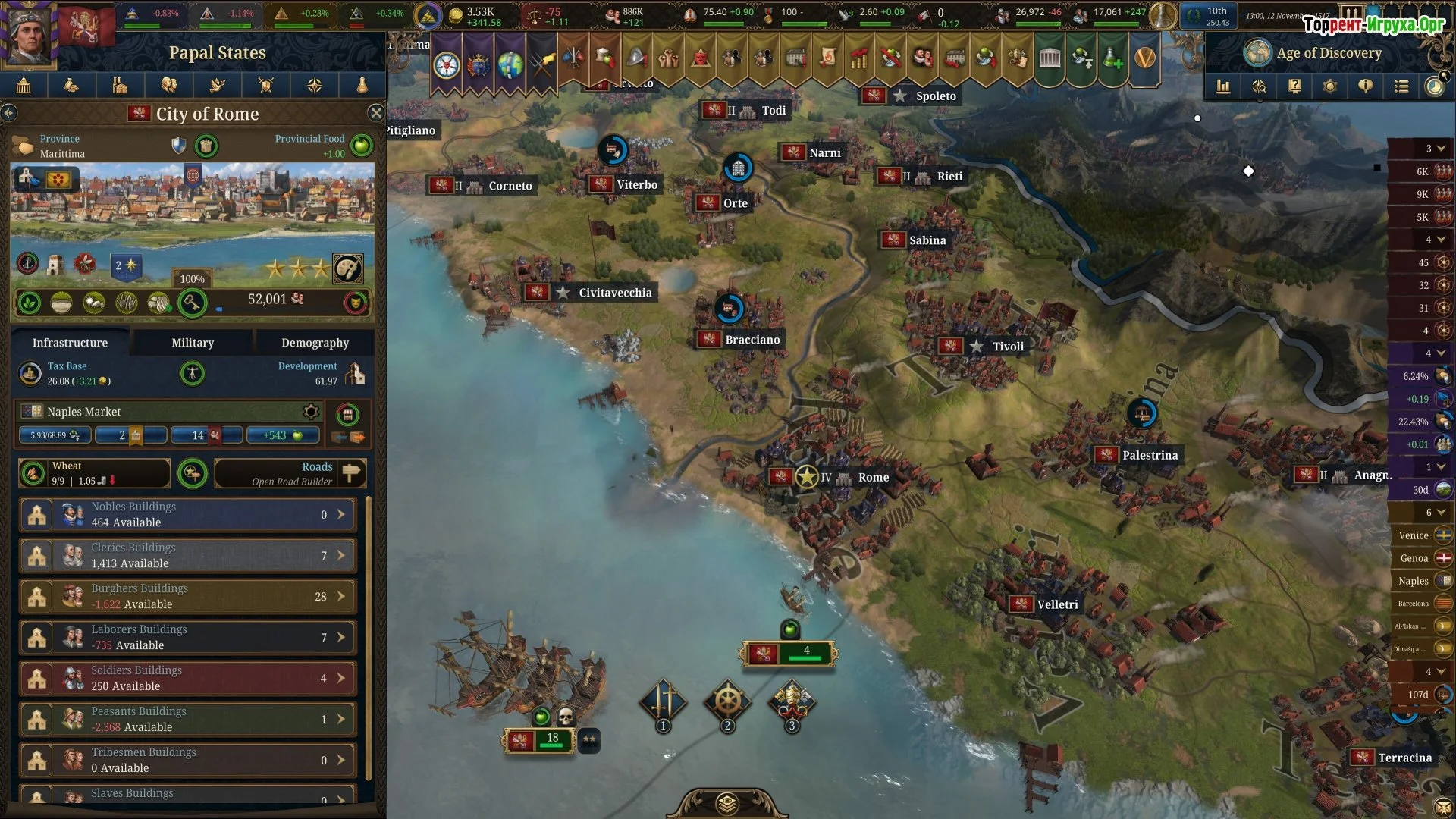Go back using the panel's left arrow
This screenshot has width=1456, height=819.
[x=9, y=114]
